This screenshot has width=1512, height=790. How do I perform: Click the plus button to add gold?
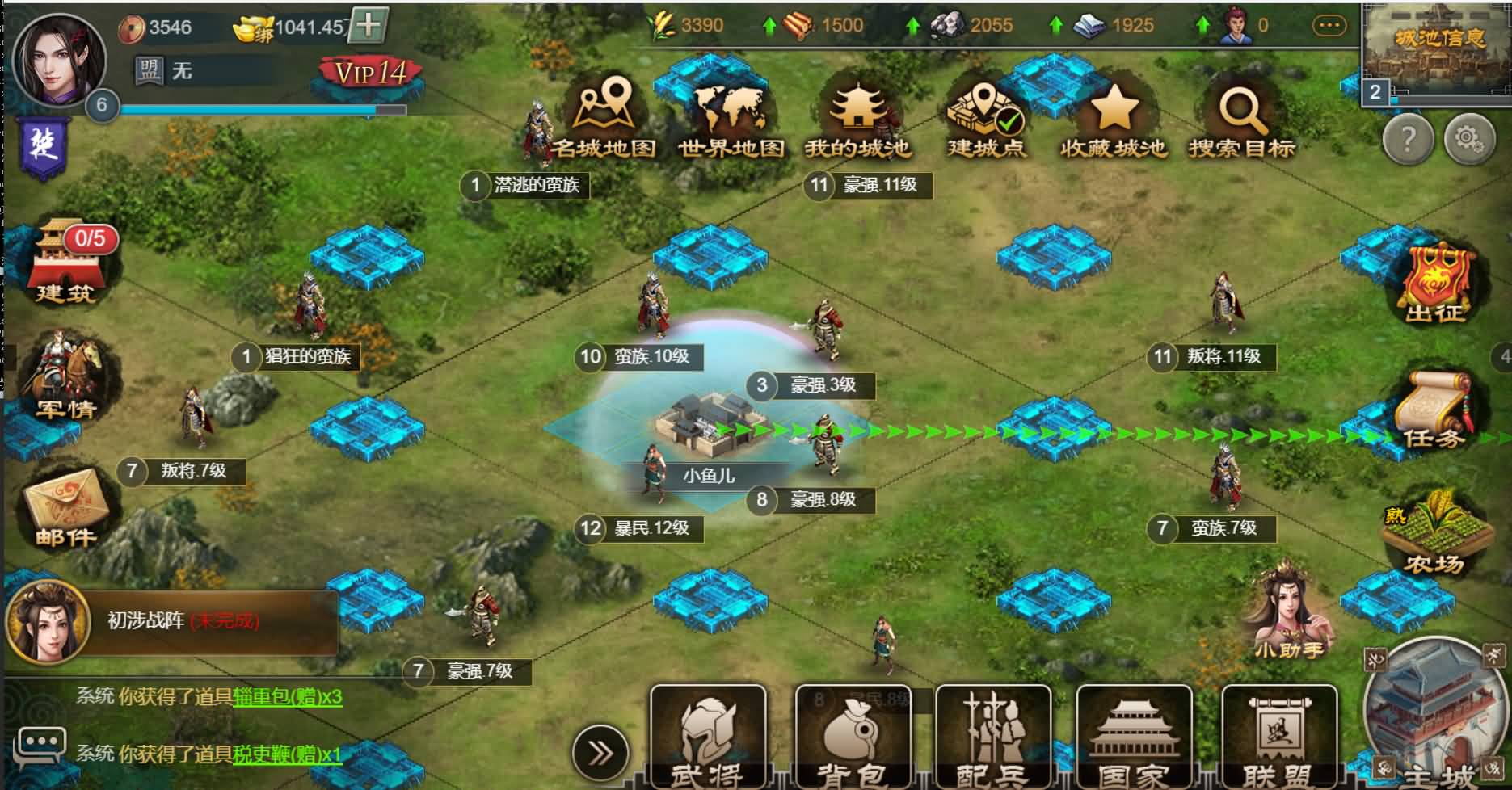369,25
